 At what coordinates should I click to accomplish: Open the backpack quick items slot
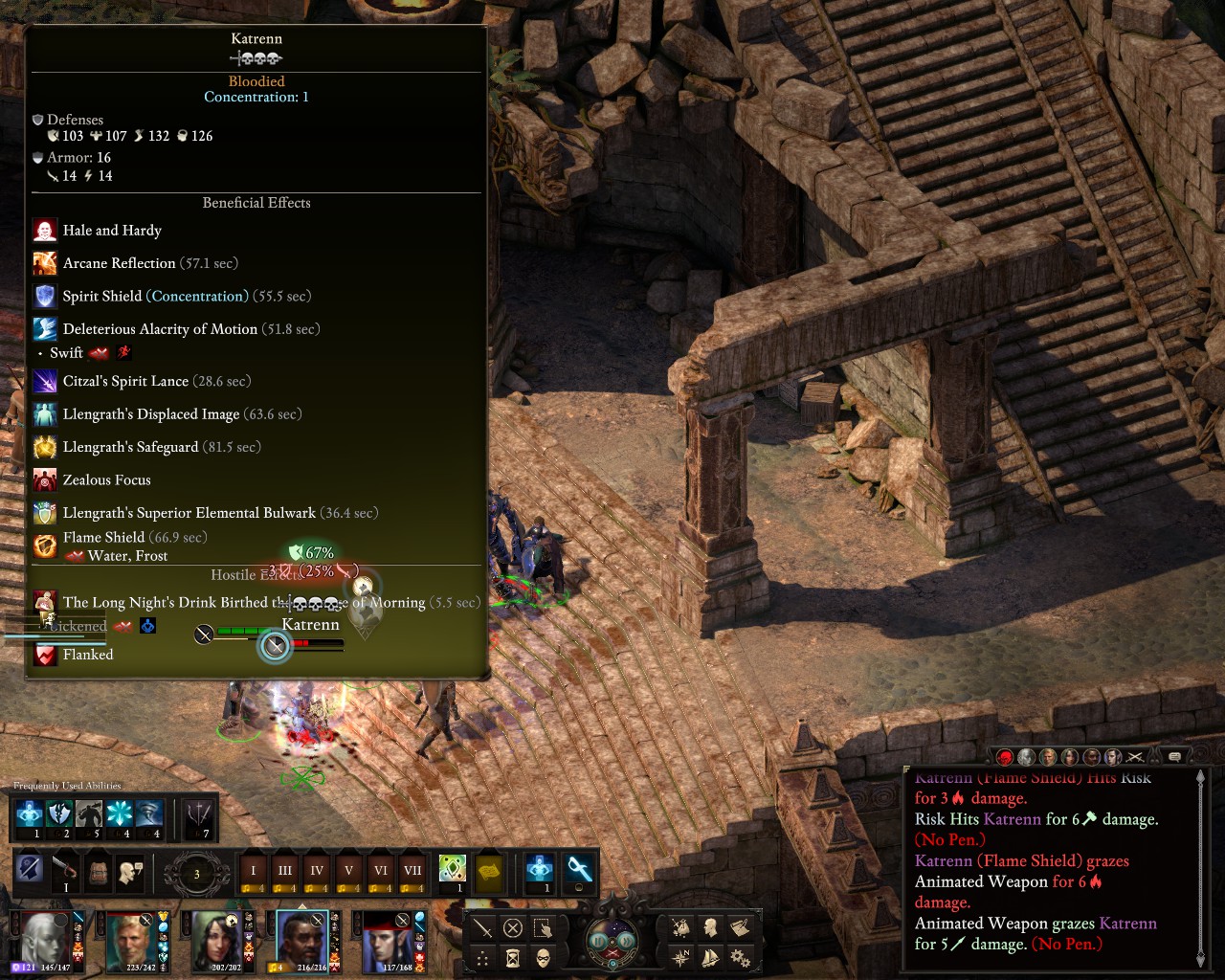click(x=98, y=871)
